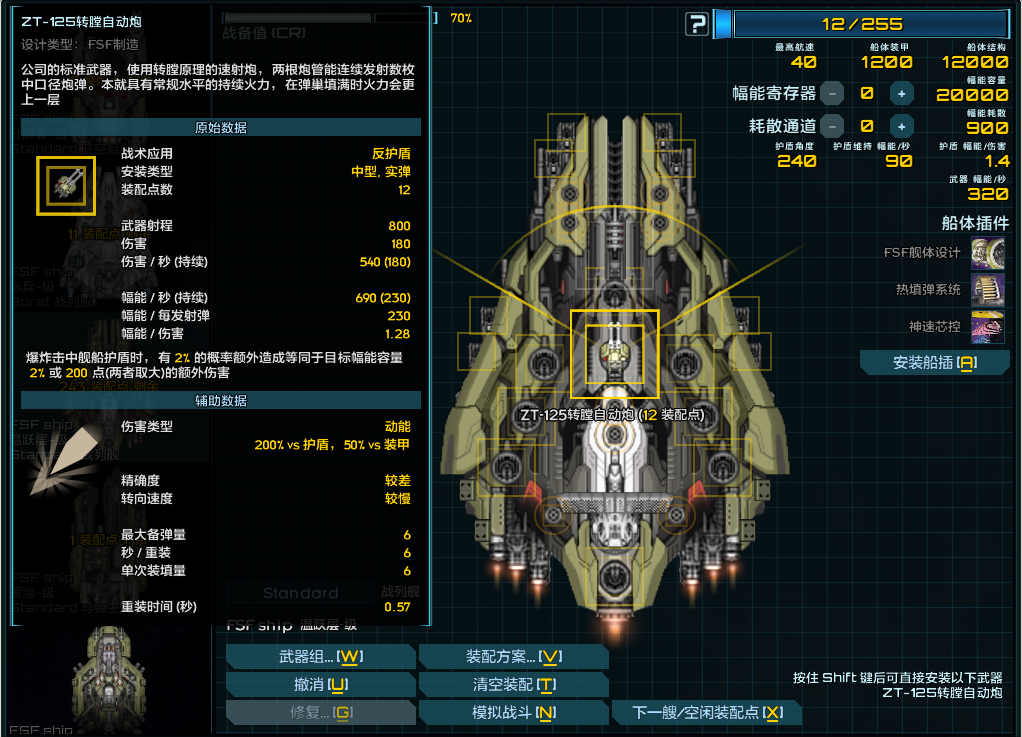Open the 武器组 weapon groups panel
1022x737 pixels.
pyautogui.click(x=320, y=657)
